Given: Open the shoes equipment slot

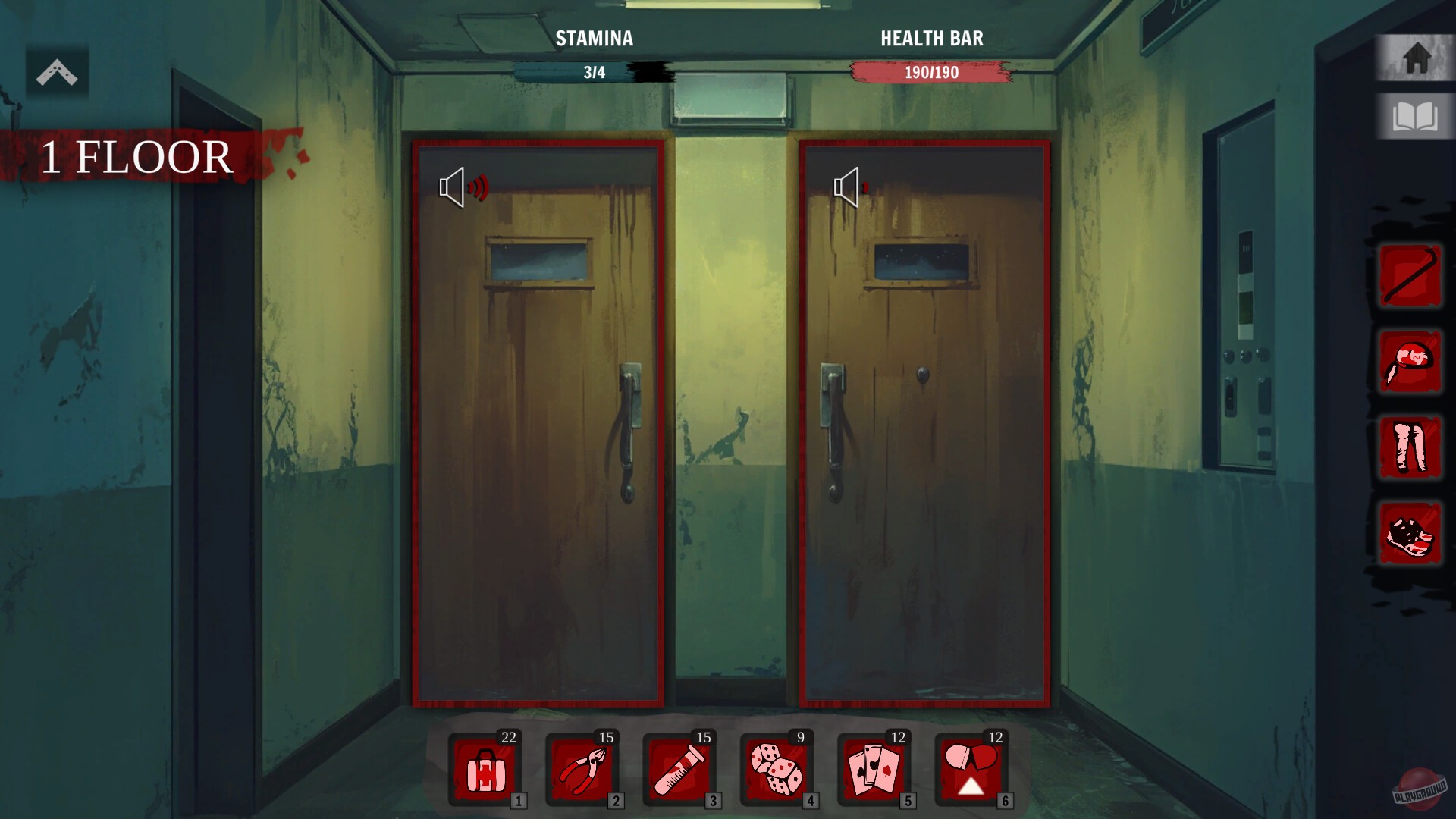Looking at the screenshot, I should (1410, 535).
